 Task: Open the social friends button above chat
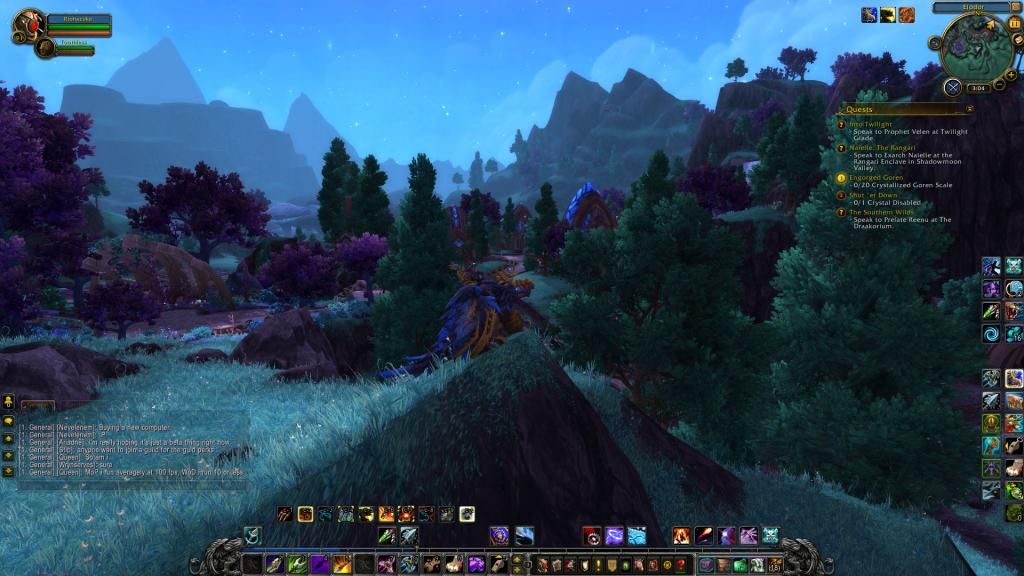click(x=8, y=401)
